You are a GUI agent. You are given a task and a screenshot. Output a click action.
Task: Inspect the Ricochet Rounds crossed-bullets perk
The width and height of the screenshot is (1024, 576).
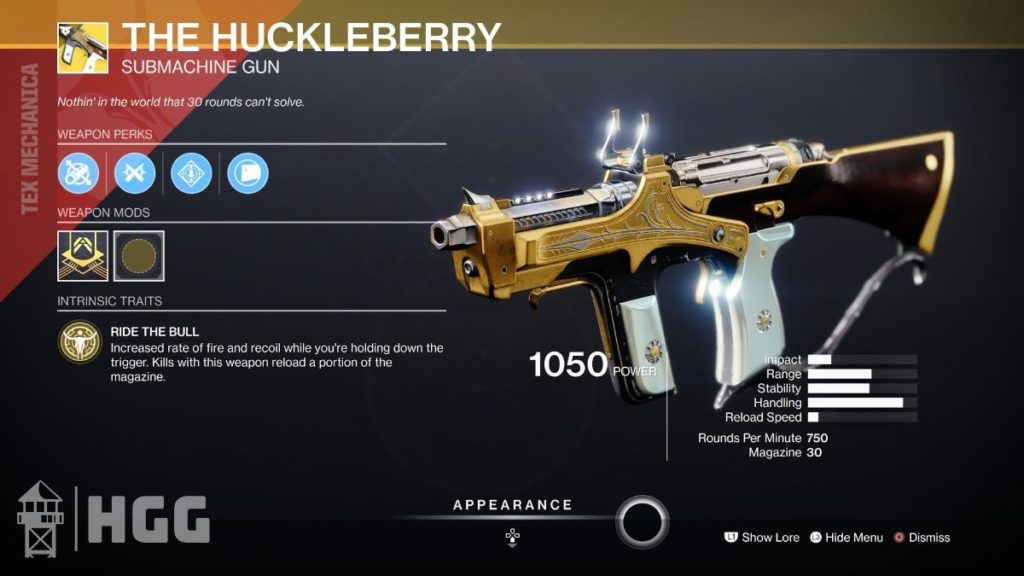click(134, 174)
